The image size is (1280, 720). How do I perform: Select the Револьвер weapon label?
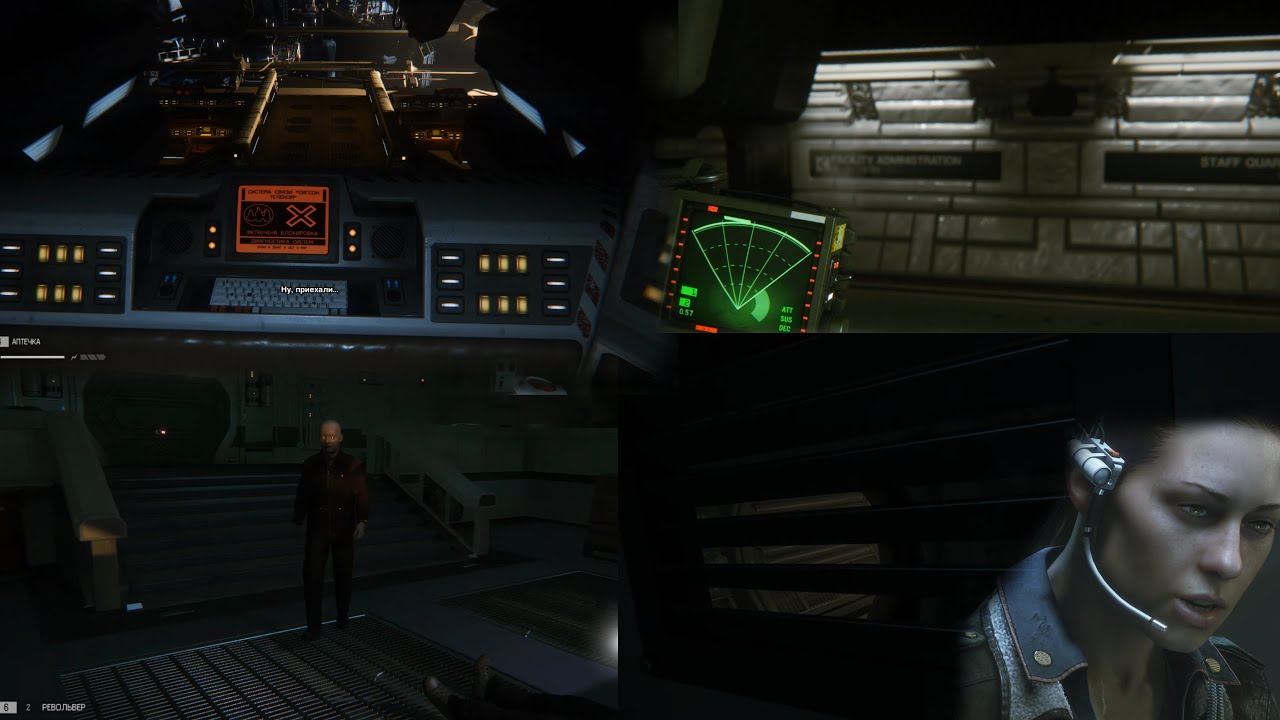click(64, 707)
